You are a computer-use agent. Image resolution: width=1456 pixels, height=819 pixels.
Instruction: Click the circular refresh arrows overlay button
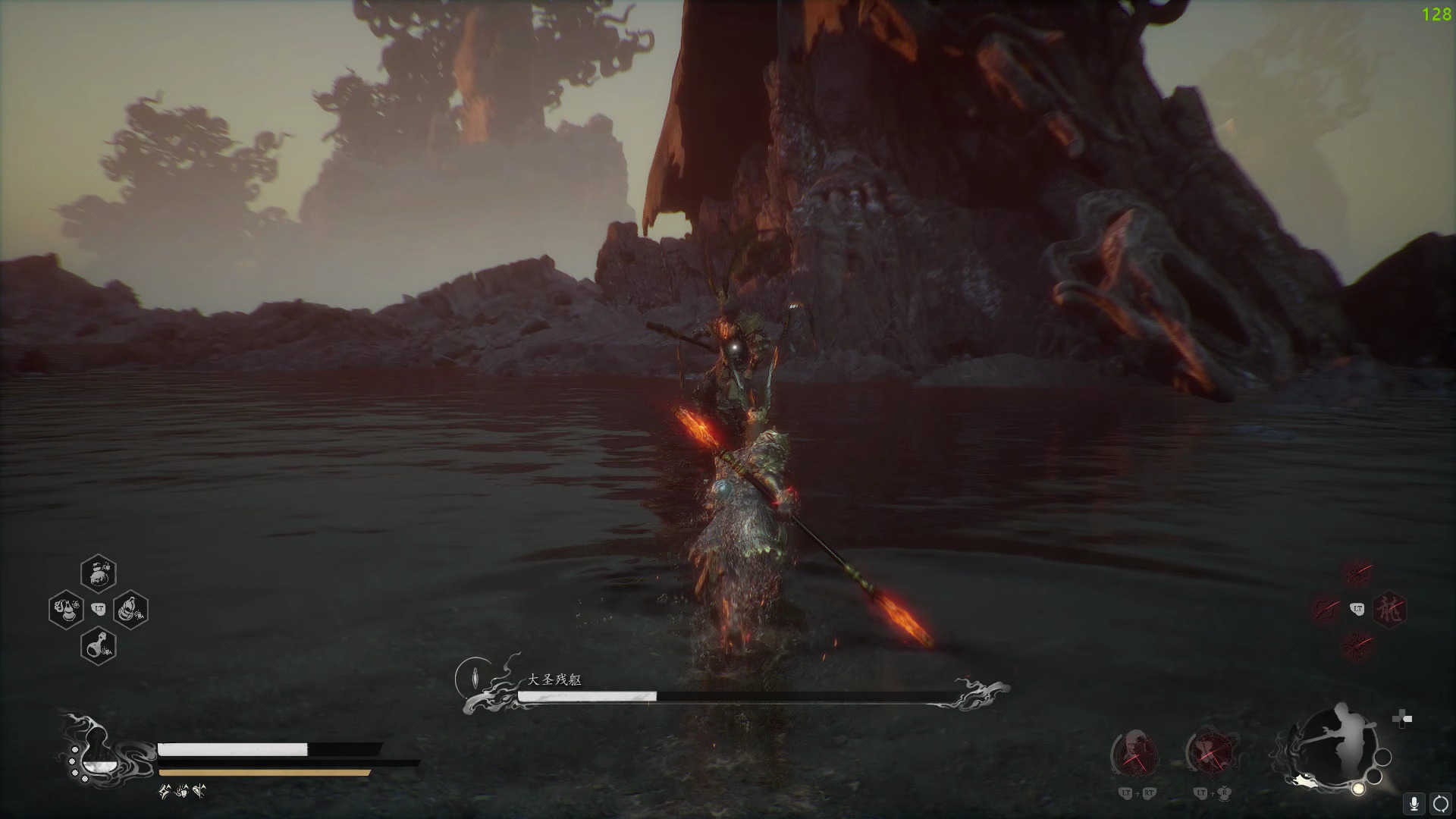click(1440, 804)
